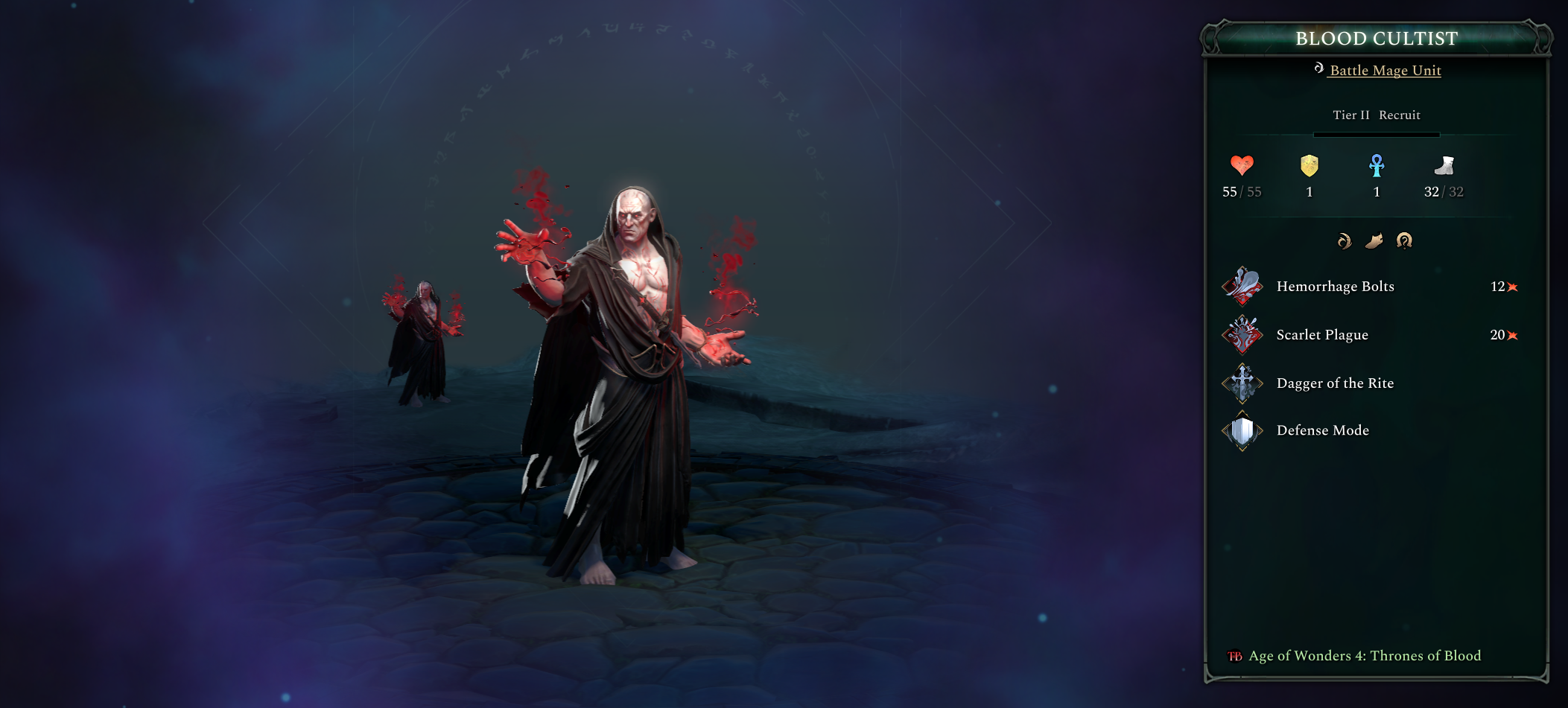Viewport: 1568px width, 708px height.
Task: Select the Hemorrhage Bolts ability icon
Action: [x=1242, y=286]
